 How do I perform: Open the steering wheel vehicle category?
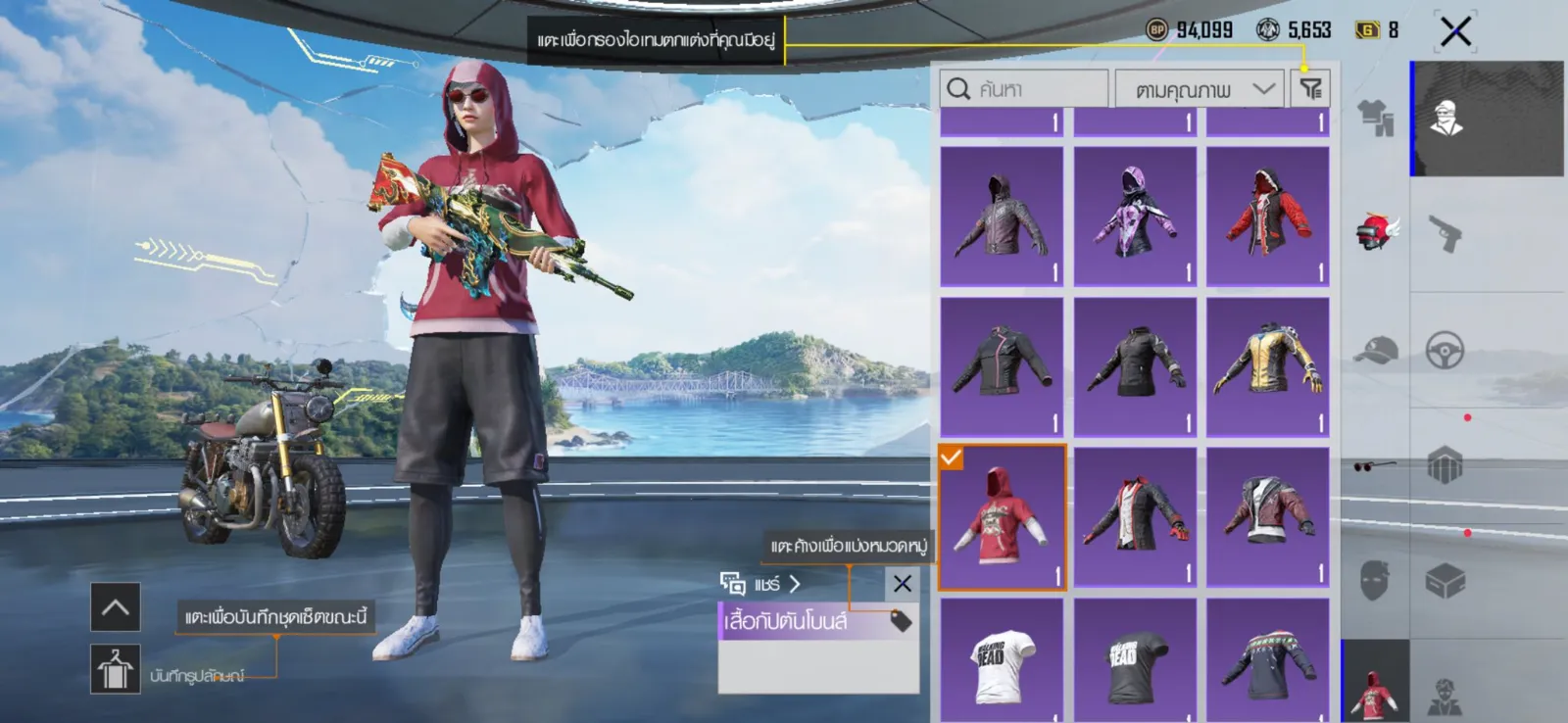(x=1445, y=350)
